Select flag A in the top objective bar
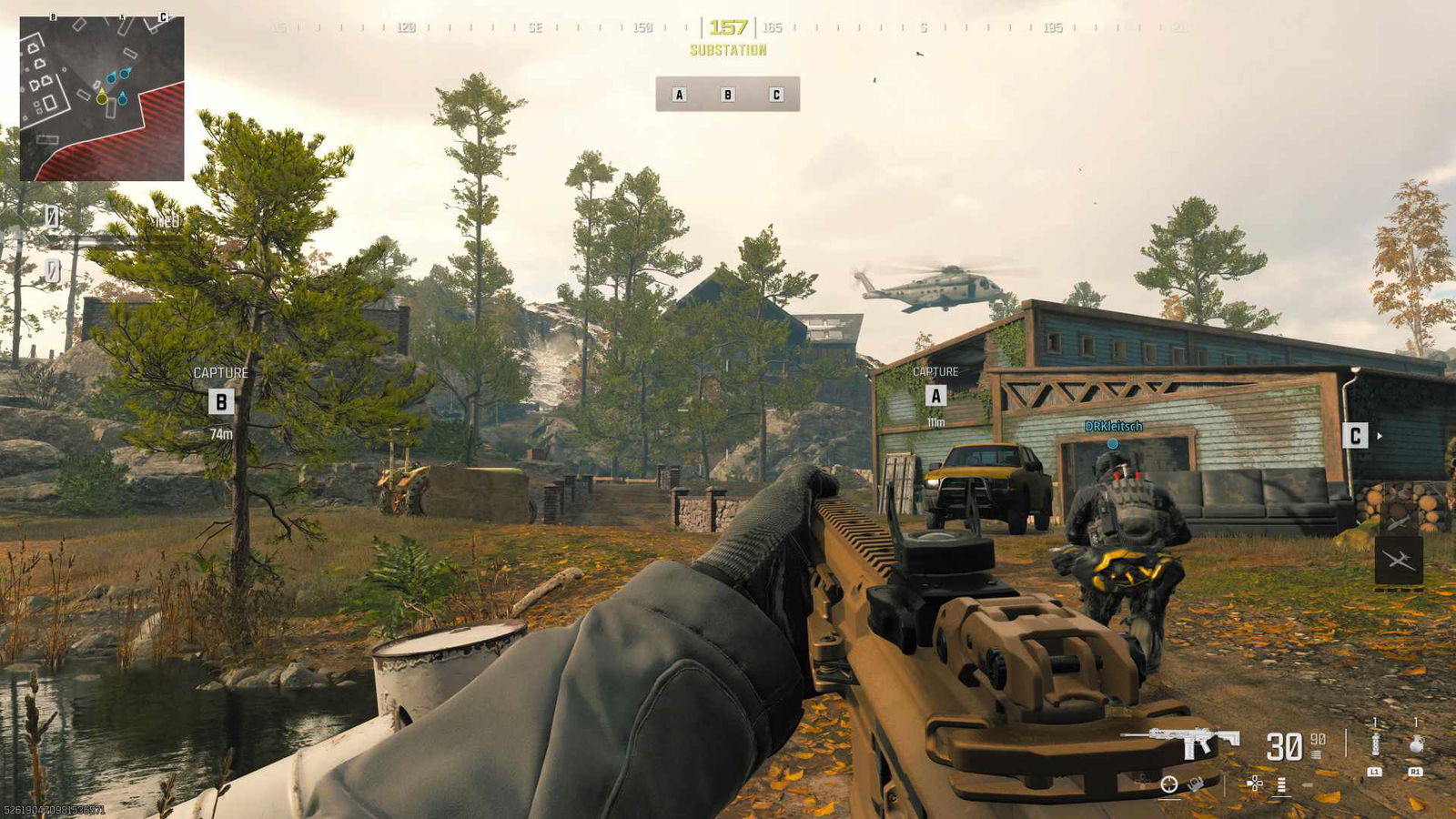The height and width of the screenshot is (819, 1456). click(x=679, y=95)
